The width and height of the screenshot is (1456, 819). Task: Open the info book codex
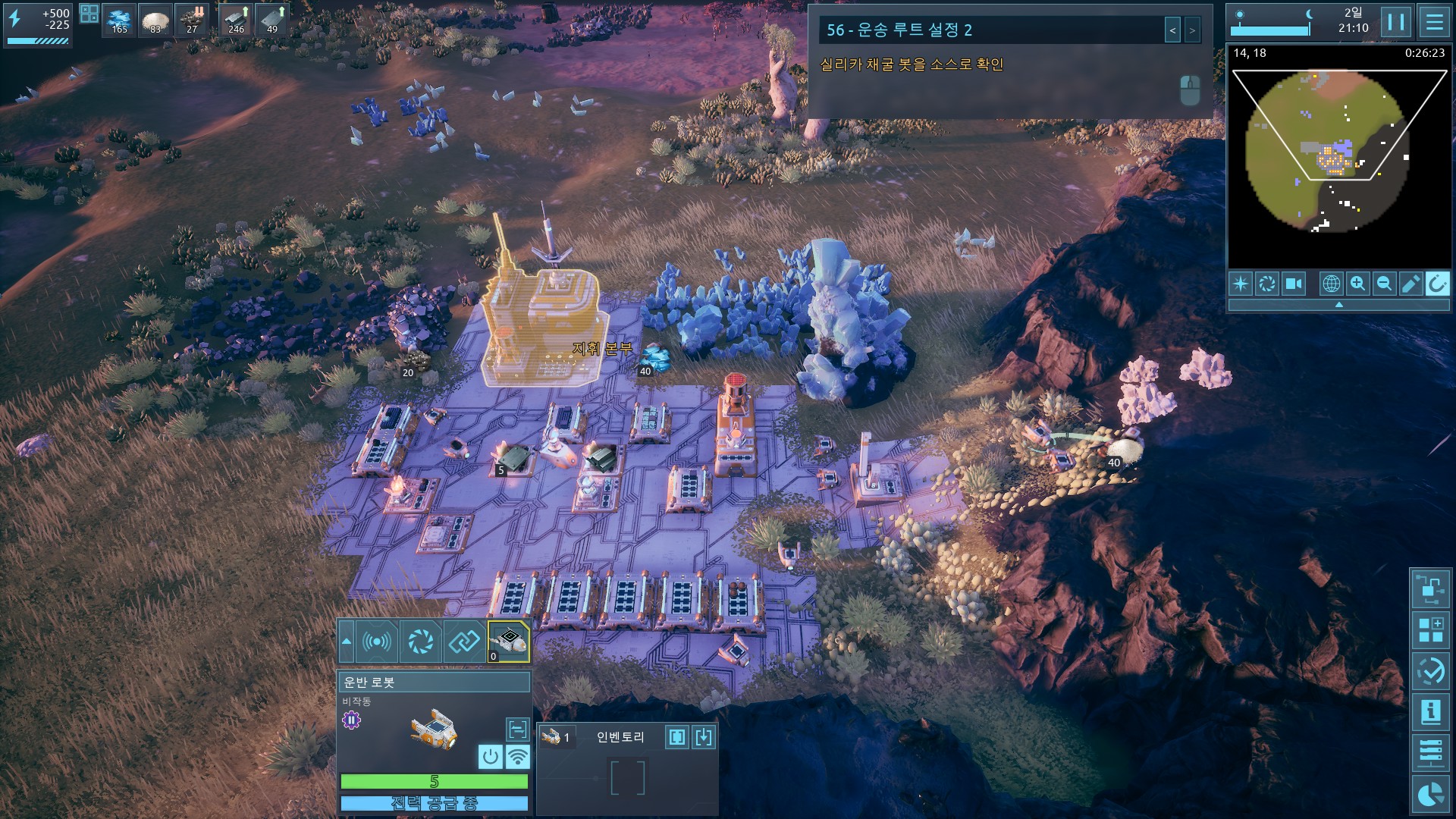click(x=1430, y=712)
